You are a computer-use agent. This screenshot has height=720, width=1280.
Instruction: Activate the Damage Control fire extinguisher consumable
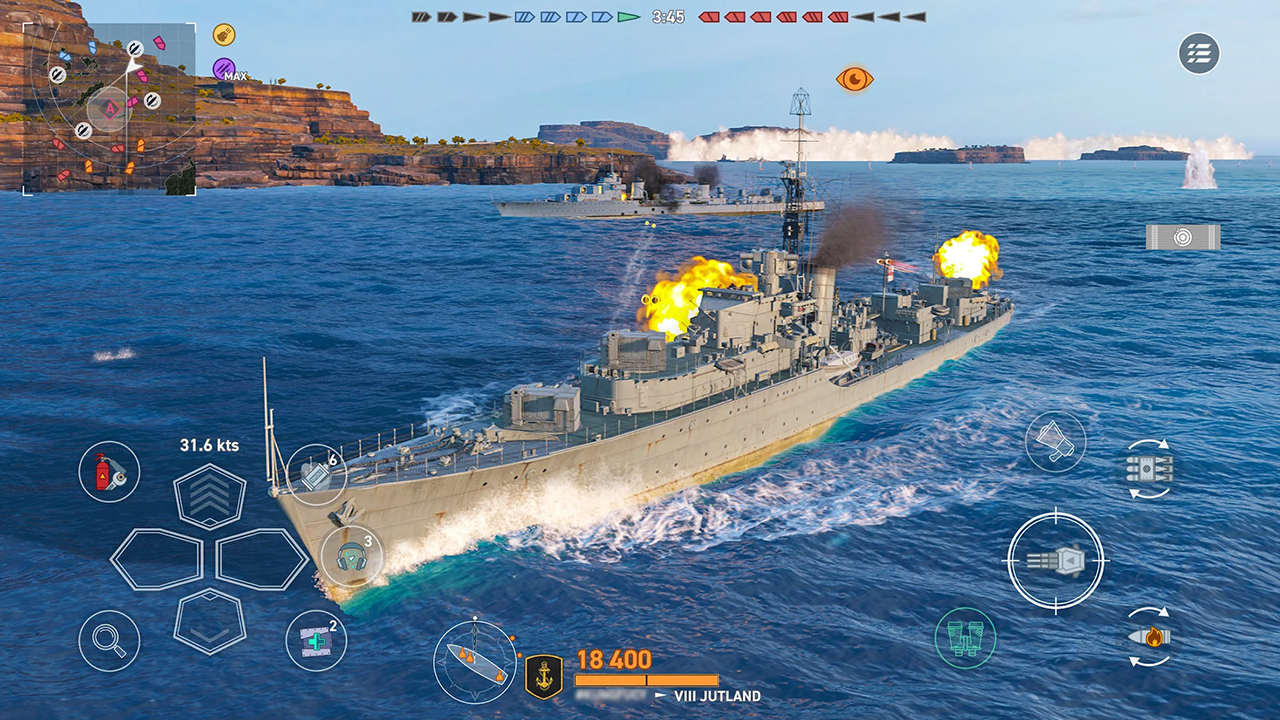(109, 472)
